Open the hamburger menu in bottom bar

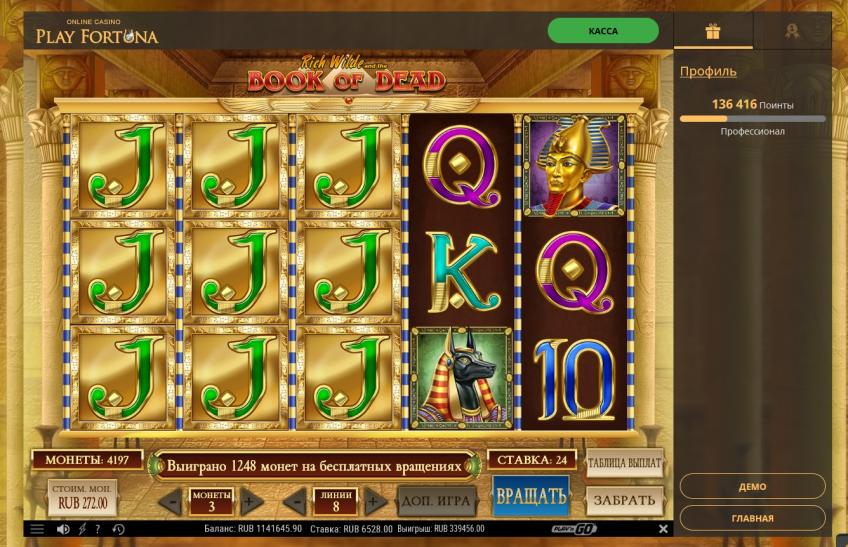(x=37, y=528)
